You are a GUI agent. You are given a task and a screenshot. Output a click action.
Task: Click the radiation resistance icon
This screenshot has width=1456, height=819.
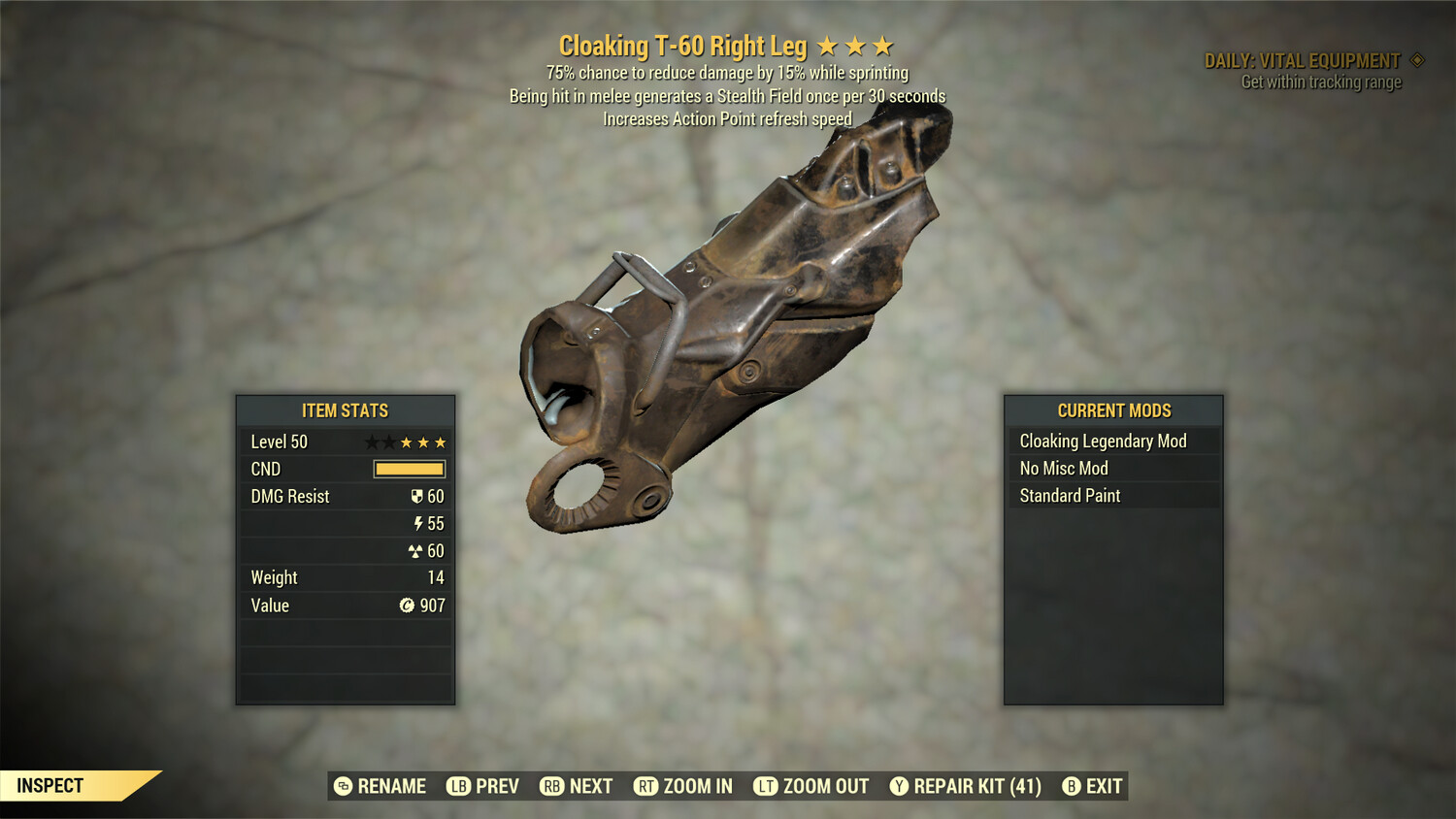tap(417, 550)
